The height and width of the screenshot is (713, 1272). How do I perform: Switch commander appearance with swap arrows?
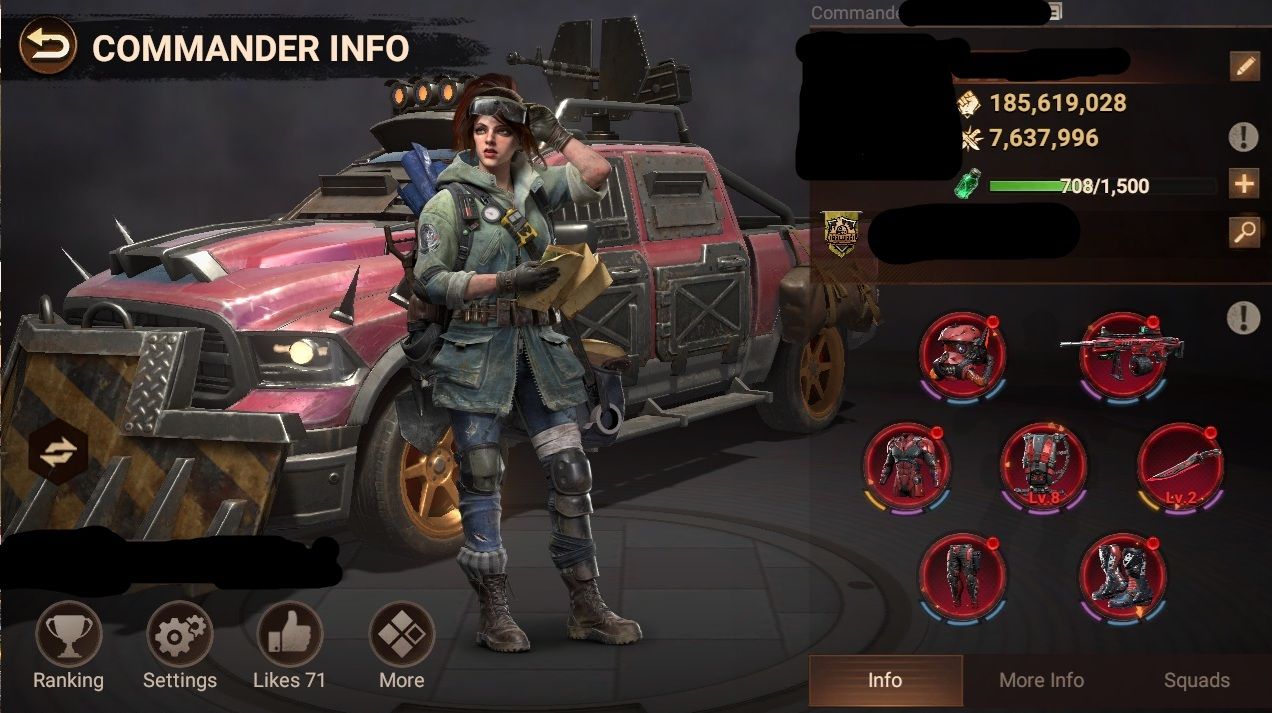[x=59, y=453]
